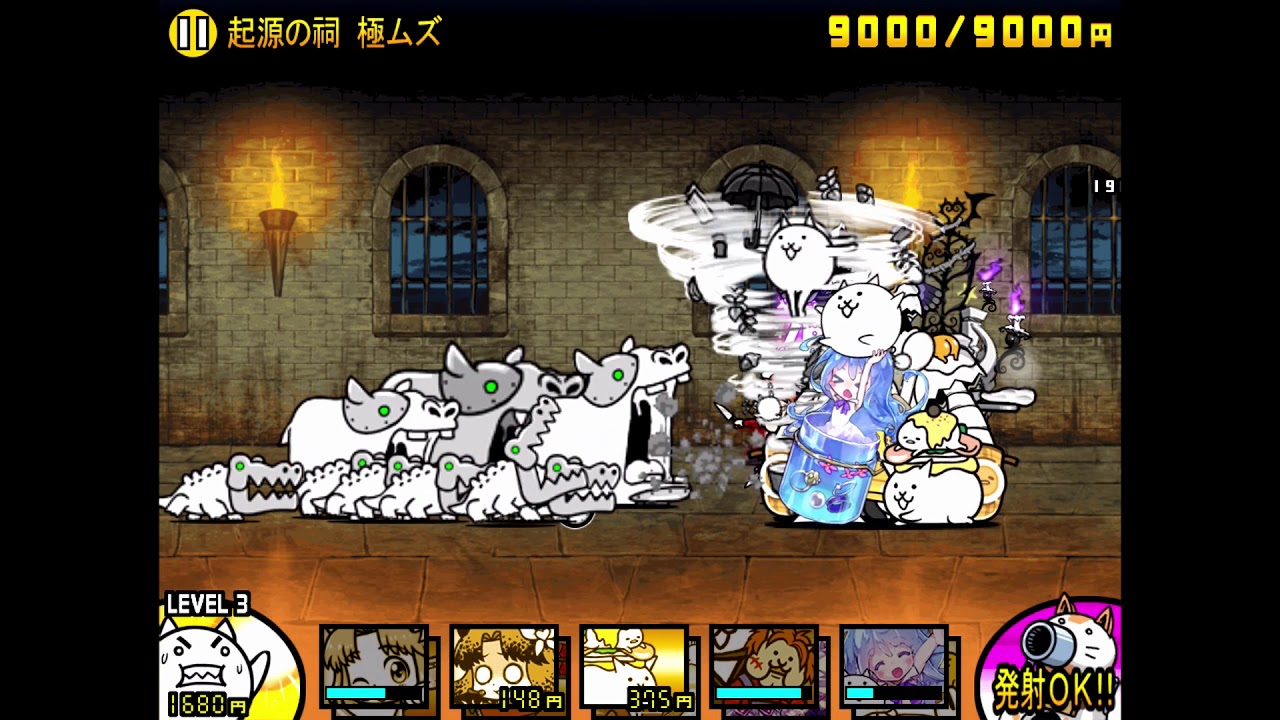
Task: Pause the battle with the yellow pause button
Action: [192, 34]
